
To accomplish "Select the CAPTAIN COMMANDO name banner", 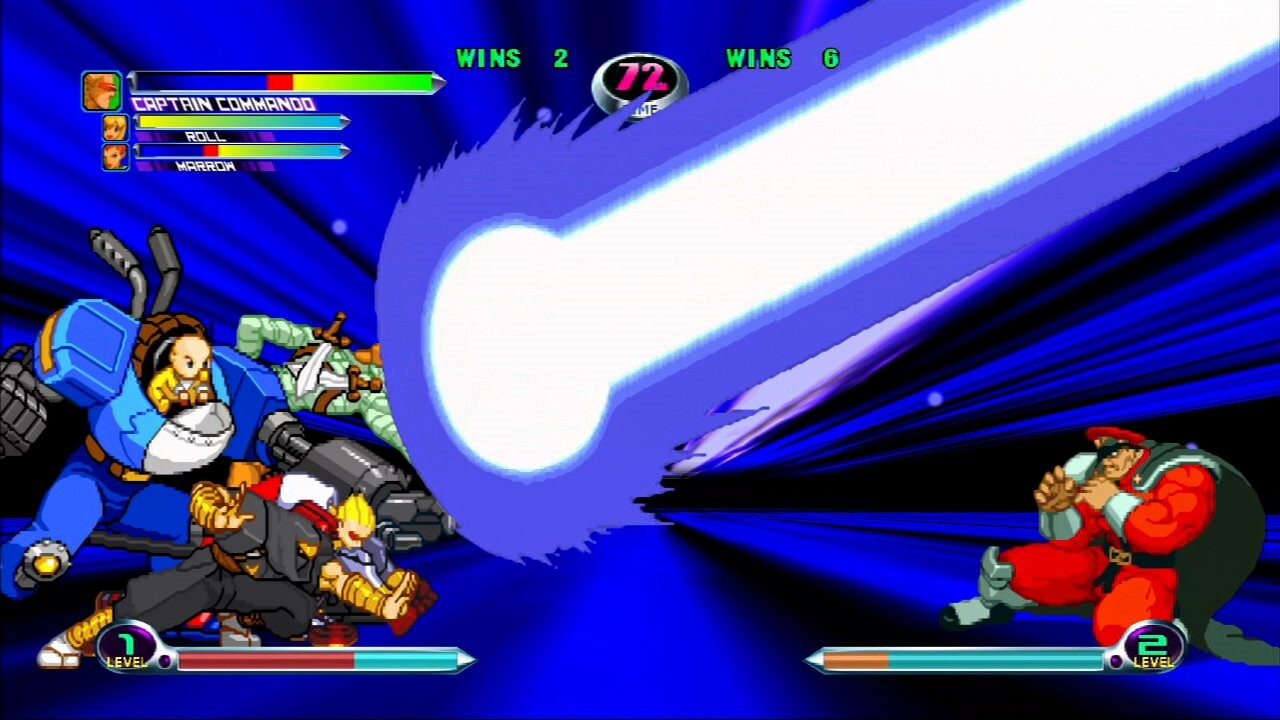I will click(222, 102).
